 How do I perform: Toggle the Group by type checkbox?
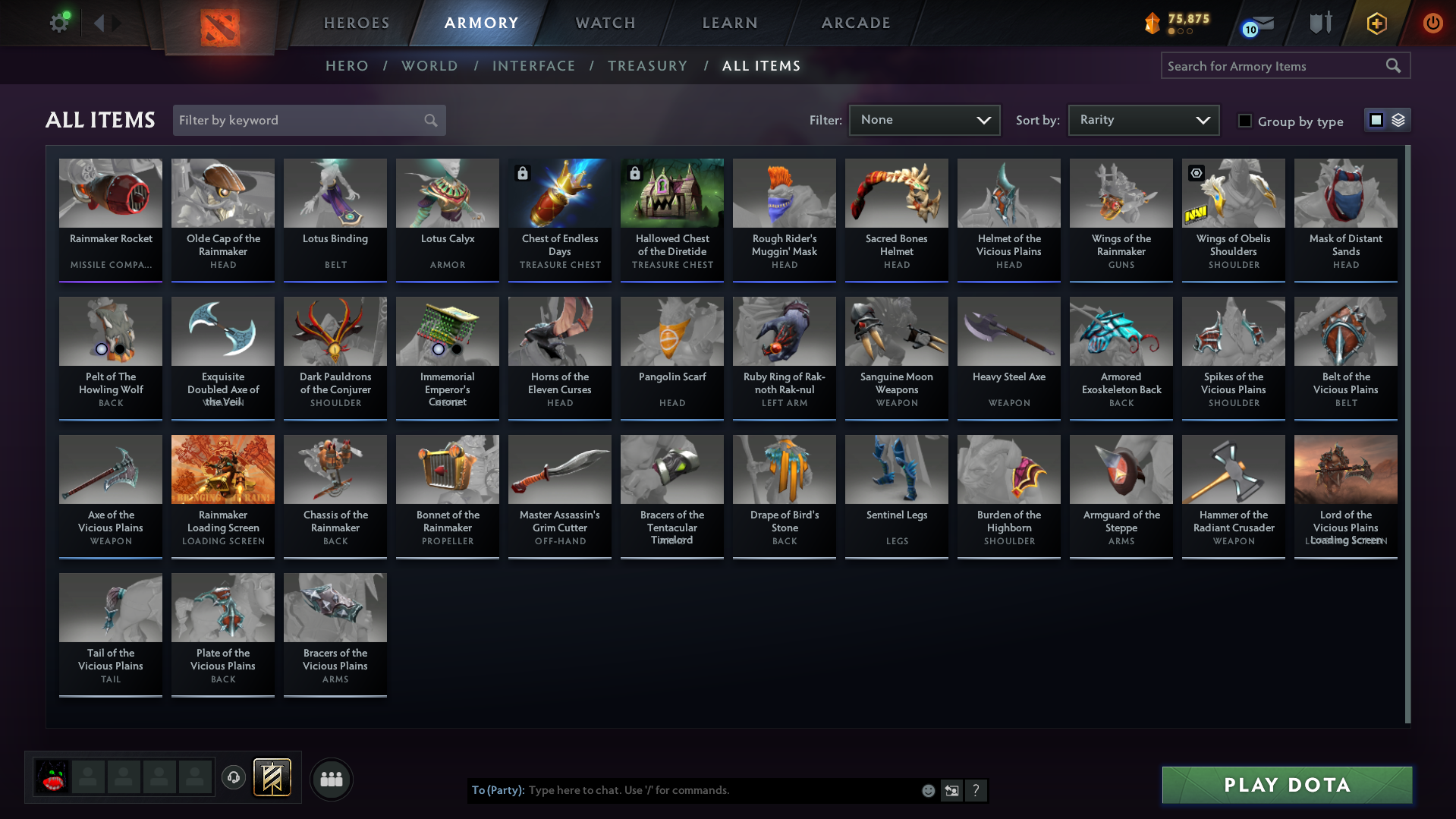[1245, 121]
